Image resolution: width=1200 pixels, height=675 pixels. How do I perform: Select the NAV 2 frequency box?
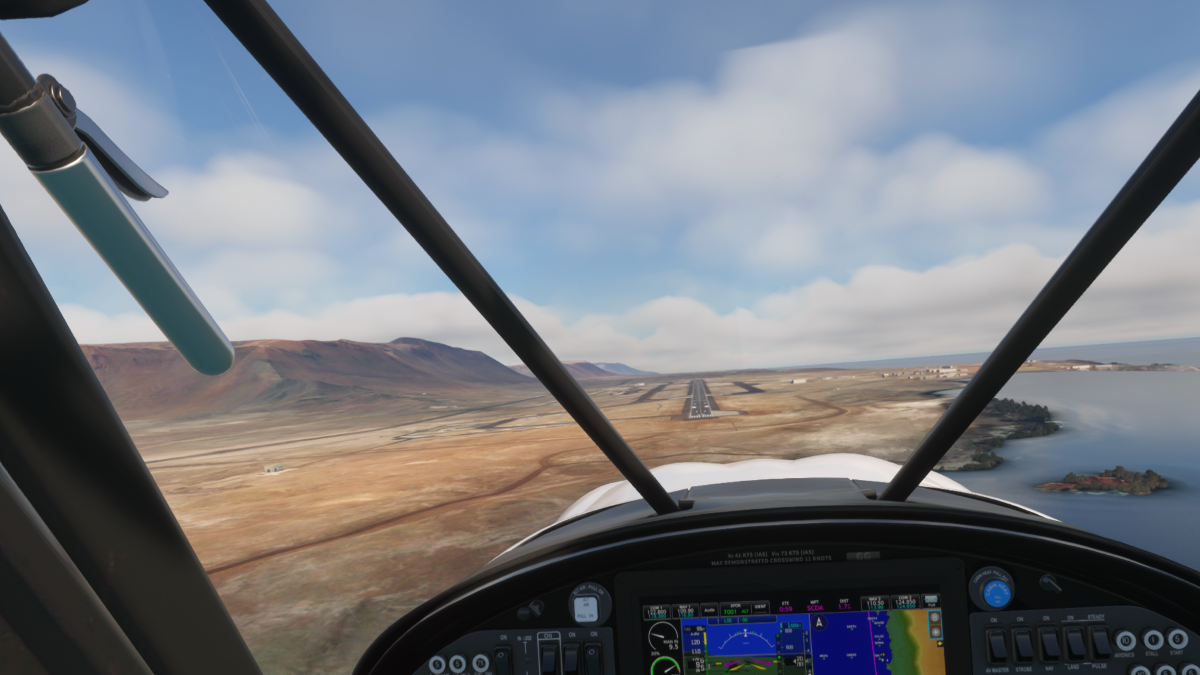(876, 603)
